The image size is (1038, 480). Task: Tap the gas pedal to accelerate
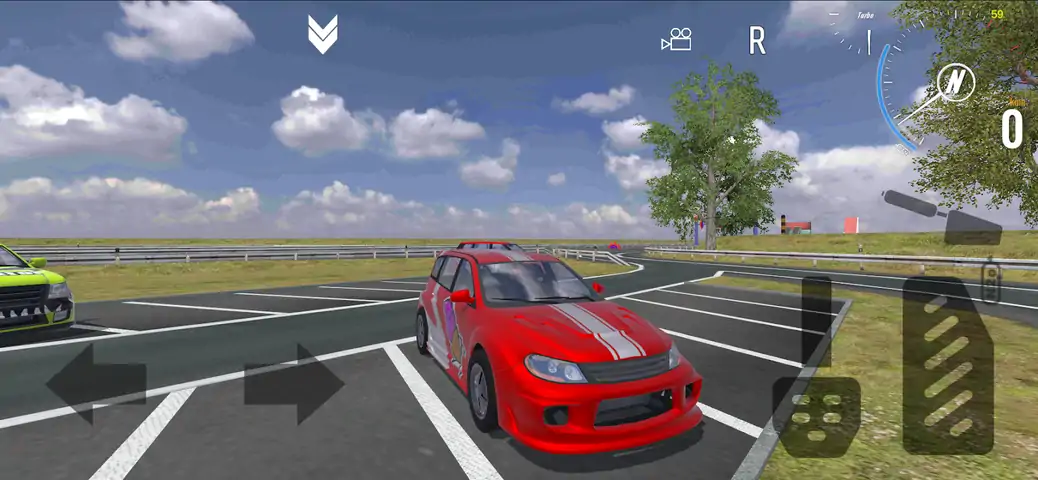coord(948,367)
